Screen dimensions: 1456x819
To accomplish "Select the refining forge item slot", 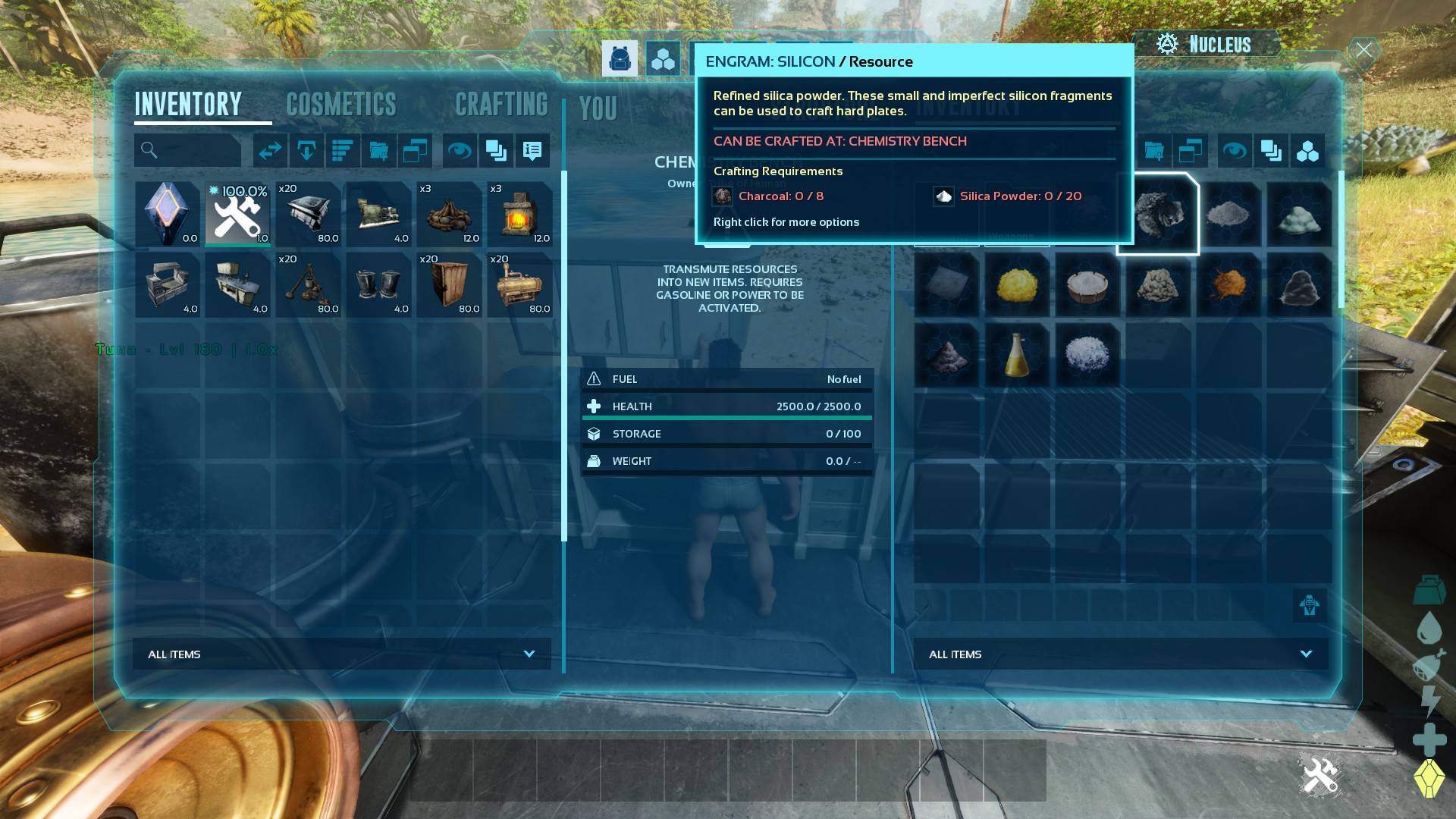I will point(519,214).
